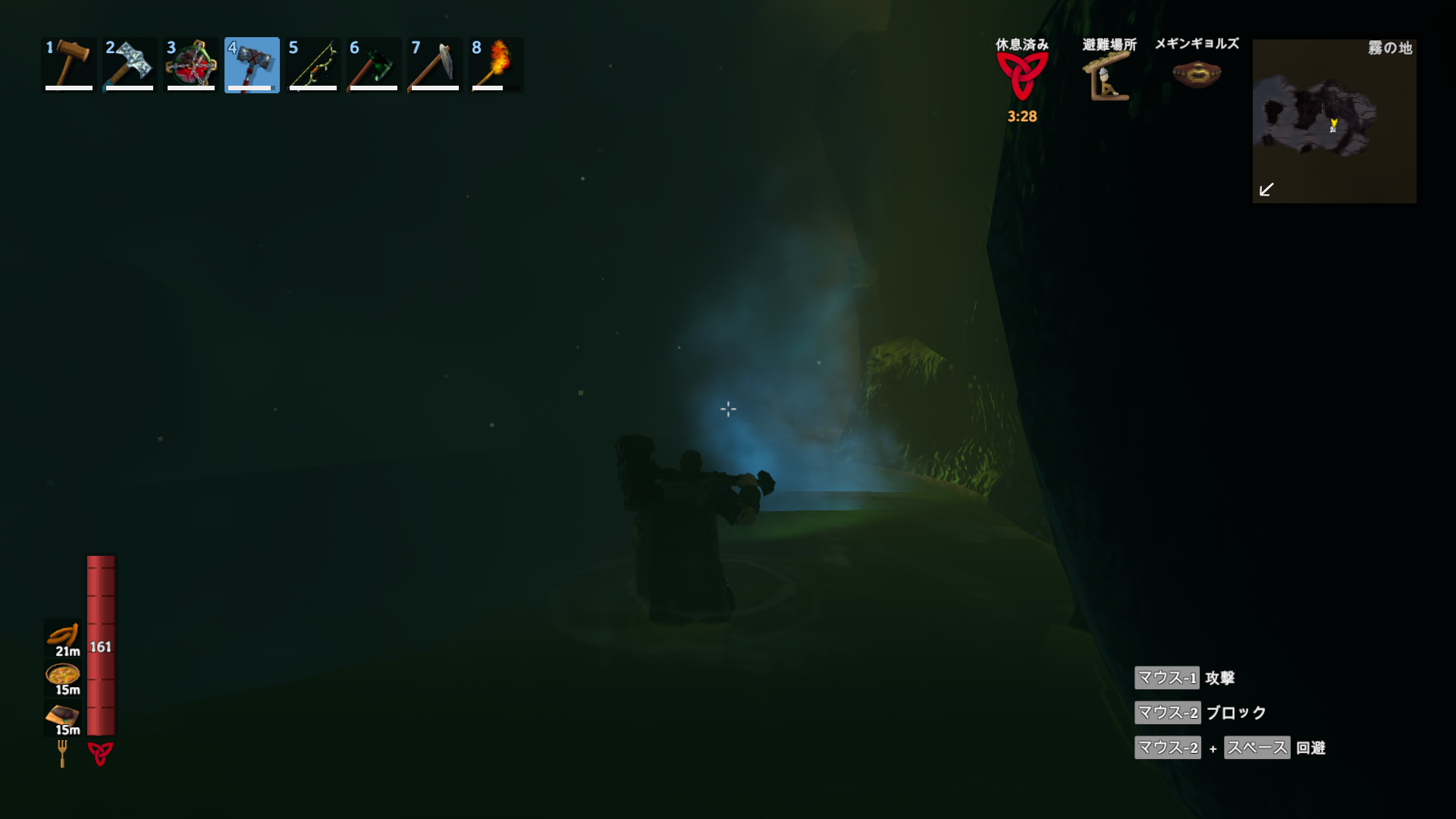The width and height of the screenshot is (1456, 819).
Task: Open the minimap in the corner
Action: pyautogui.click(x=1334, y=121)
